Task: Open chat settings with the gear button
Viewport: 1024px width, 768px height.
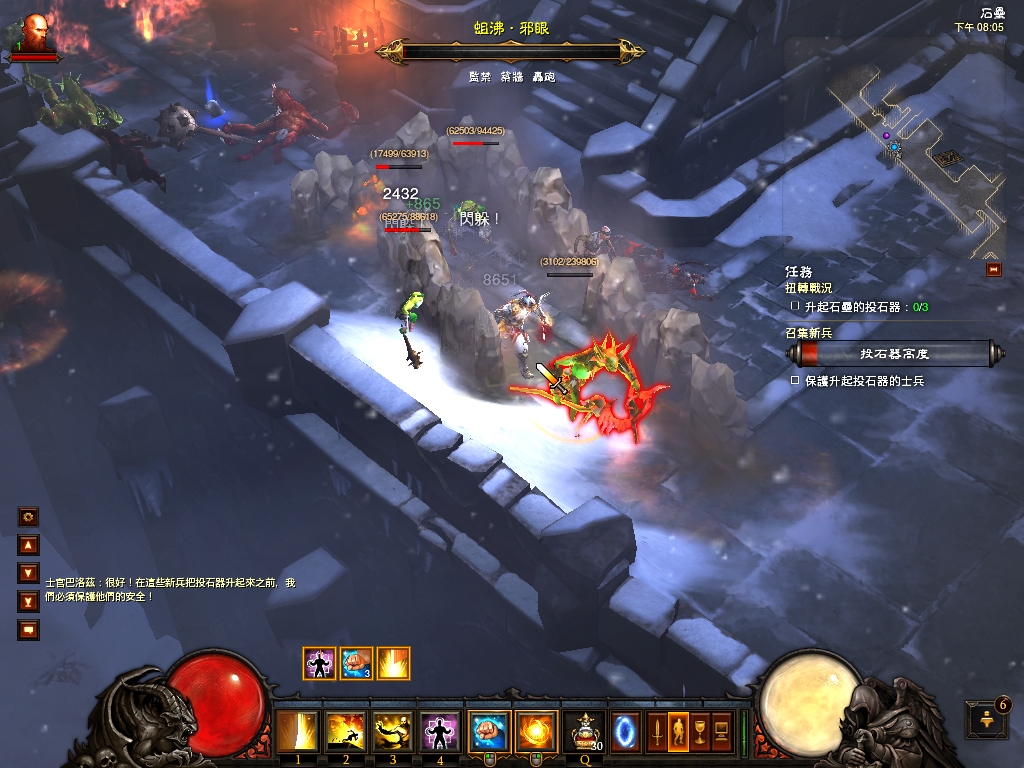Action: (x=28, y=517)
